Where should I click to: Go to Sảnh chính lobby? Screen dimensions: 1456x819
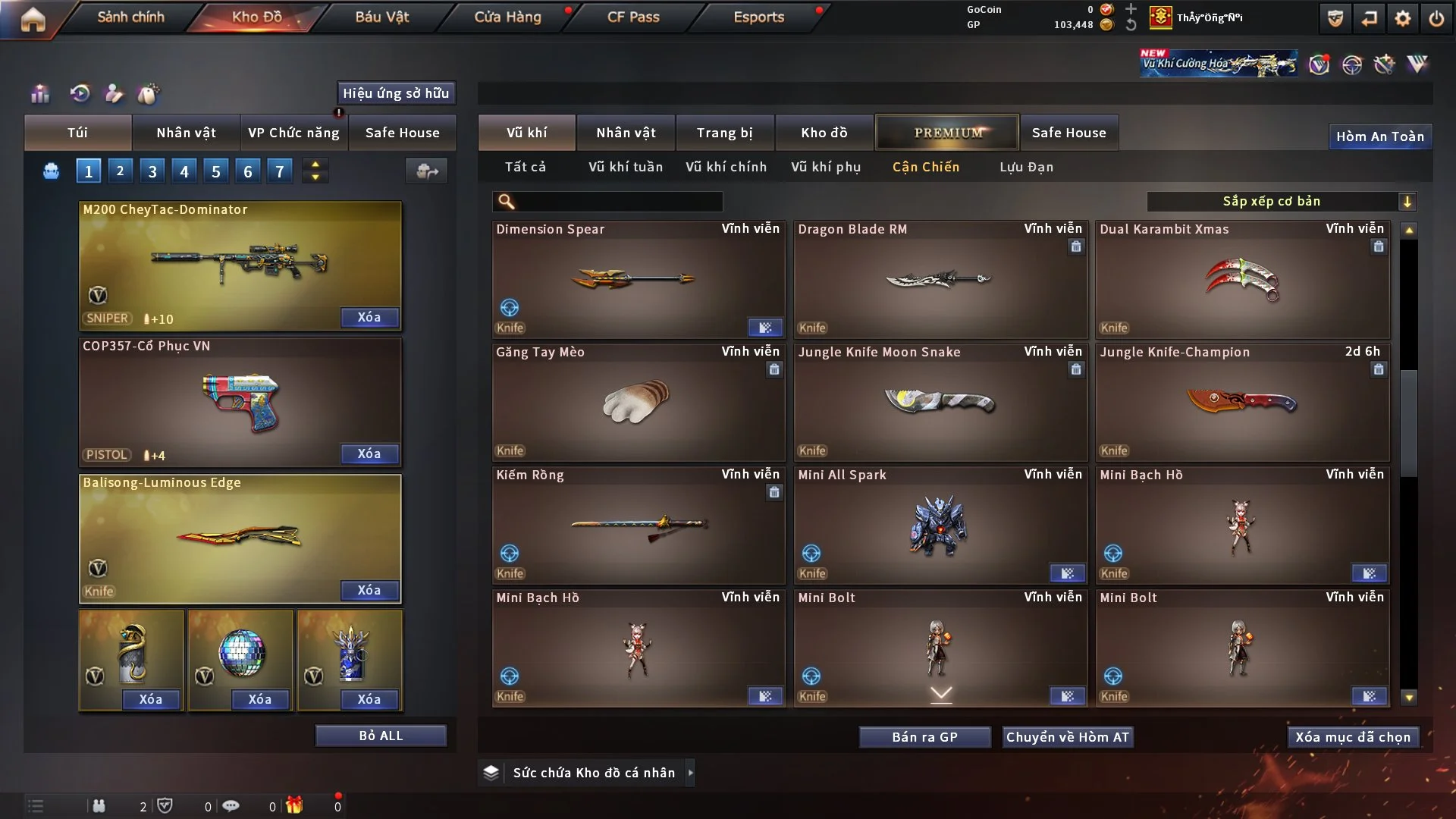point(130,17)
